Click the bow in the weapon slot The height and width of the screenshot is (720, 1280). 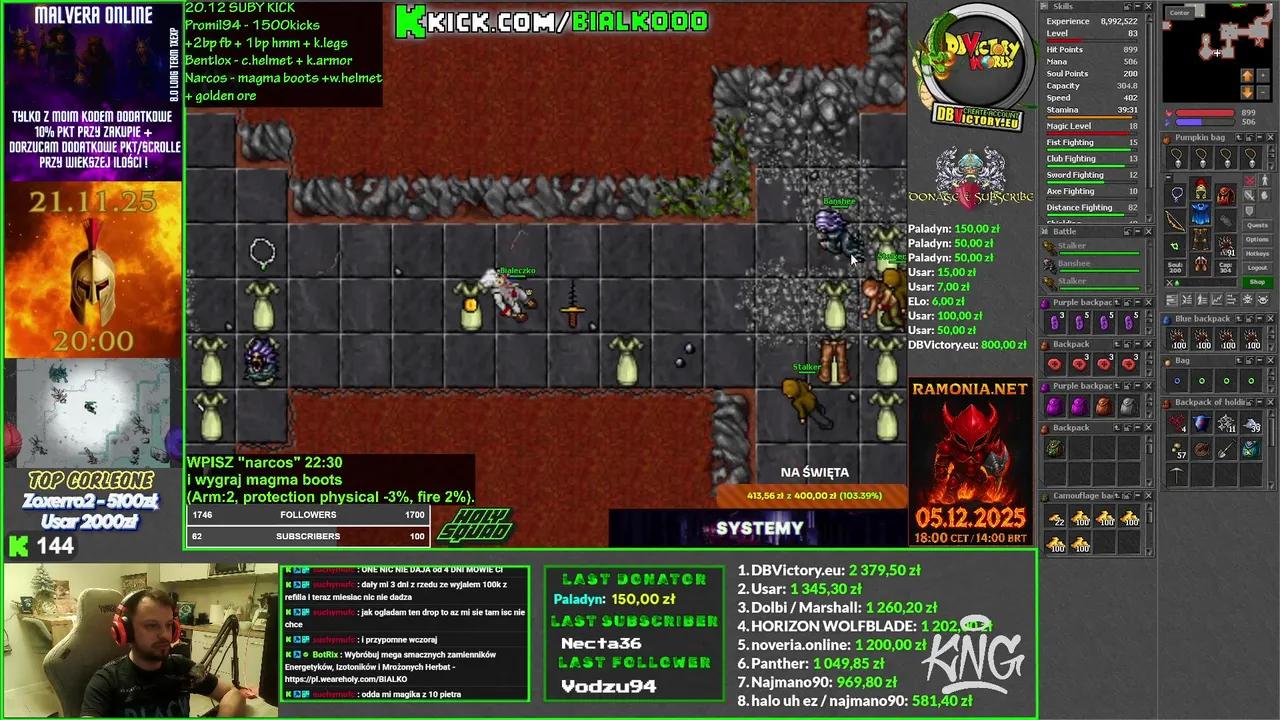(x=1174, y=221)
